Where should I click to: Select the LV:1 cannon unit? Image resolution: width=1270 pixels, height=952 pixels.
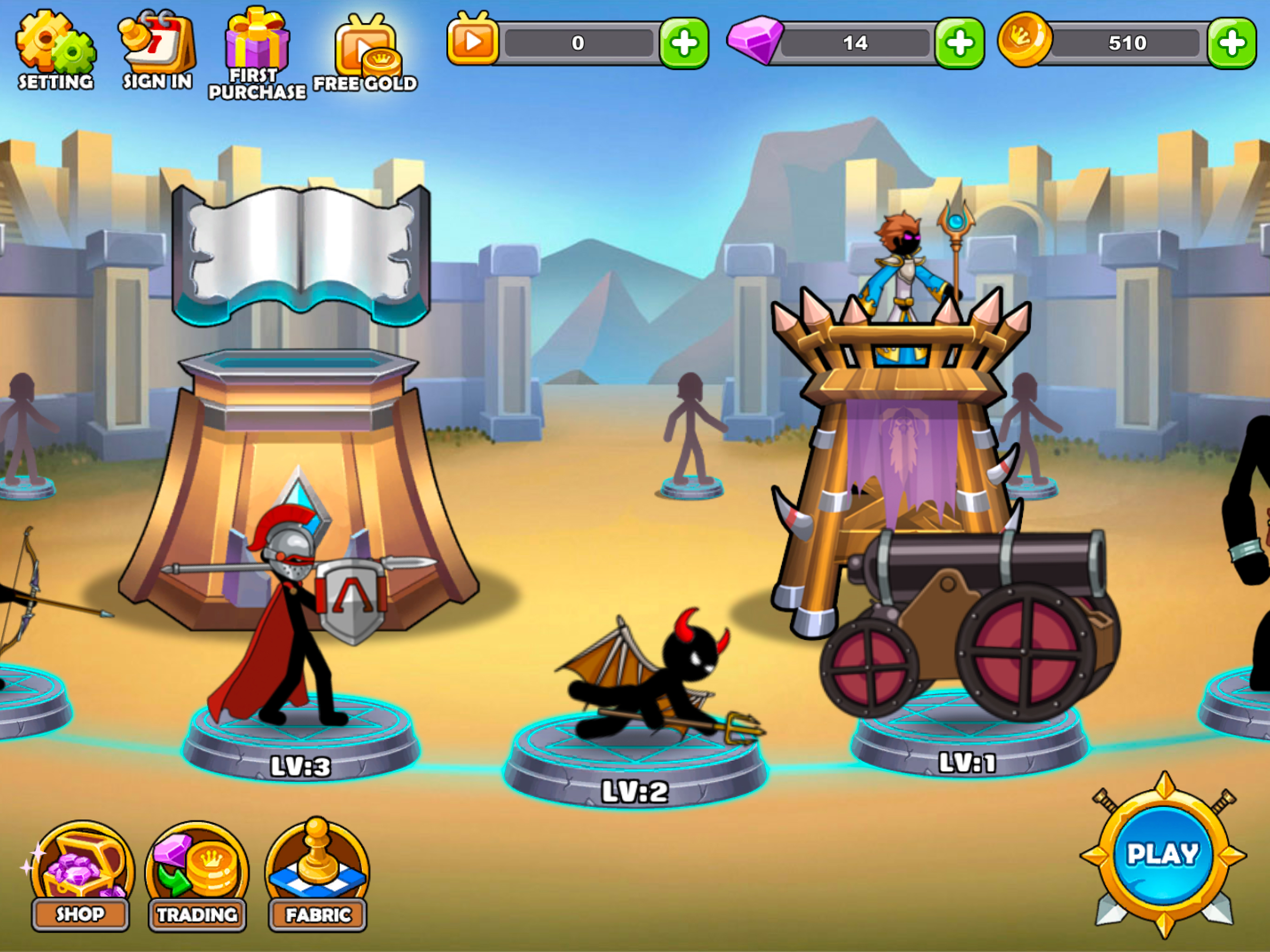(970, 626)
